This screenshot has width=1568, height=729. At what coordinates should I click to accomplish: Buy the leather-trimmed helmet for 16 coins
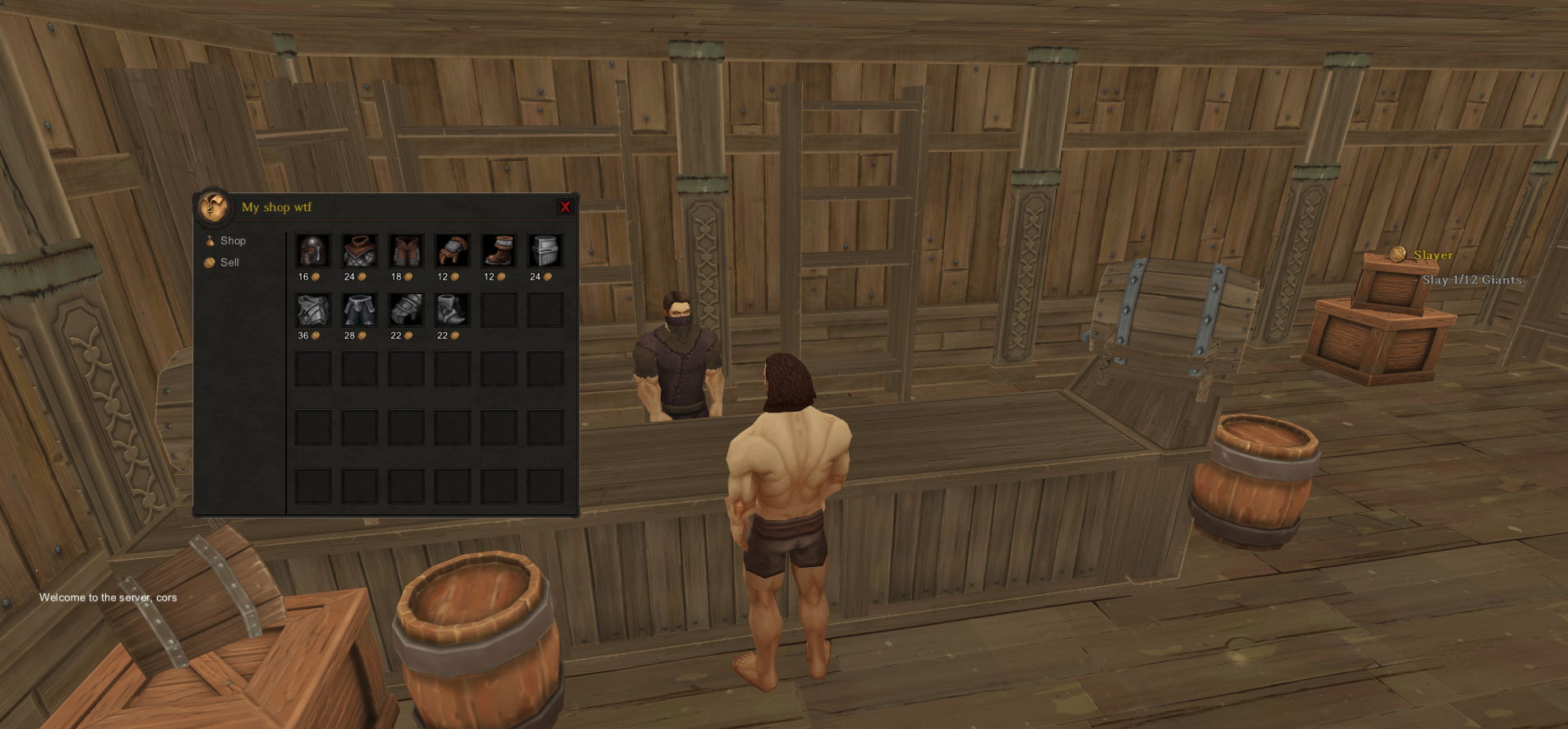[x=313, y=251]
